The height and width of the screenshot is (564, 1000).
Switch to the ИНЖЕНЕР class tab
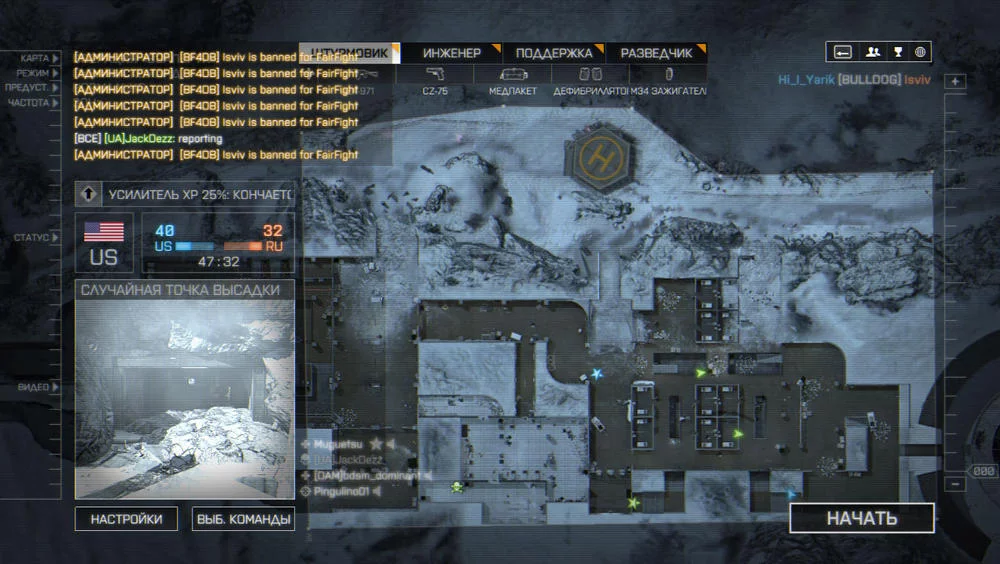click(451, 53)
